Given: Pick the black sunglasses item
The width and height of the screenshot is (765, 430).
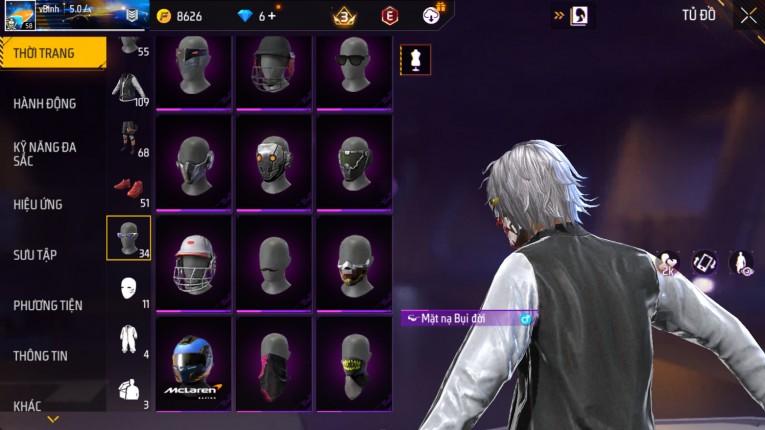Looking at the screenshot, I should click(353, 68).
